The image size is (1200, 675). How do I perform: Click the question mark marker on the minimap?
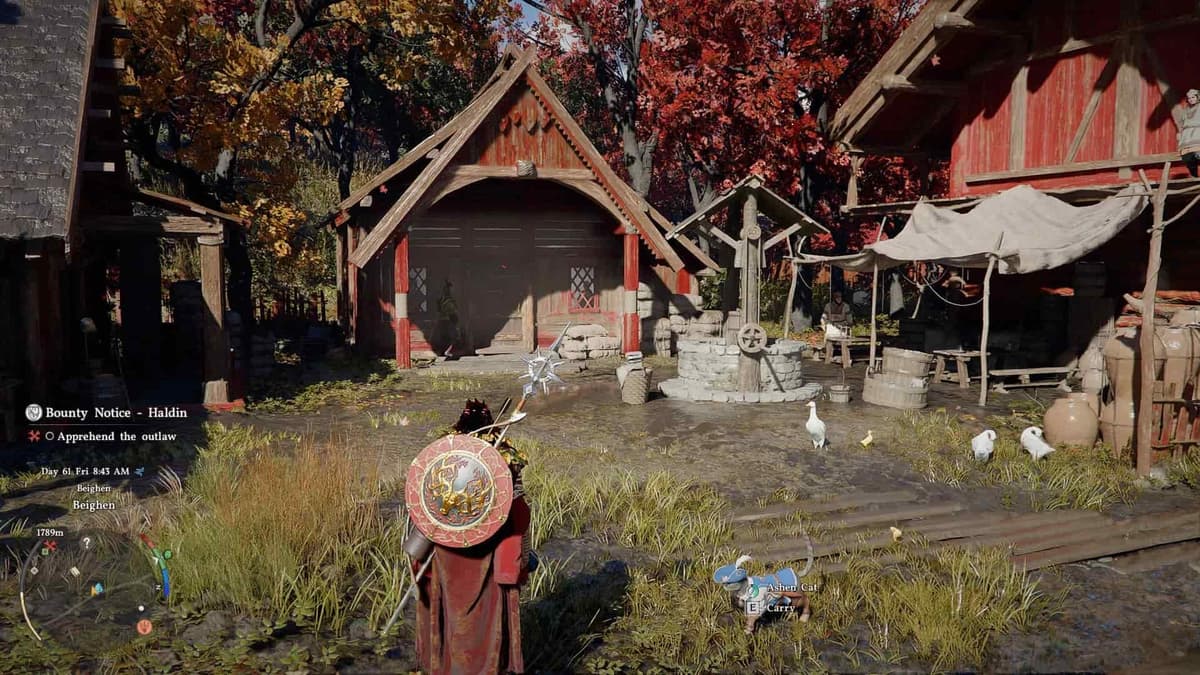coord(86,543)
